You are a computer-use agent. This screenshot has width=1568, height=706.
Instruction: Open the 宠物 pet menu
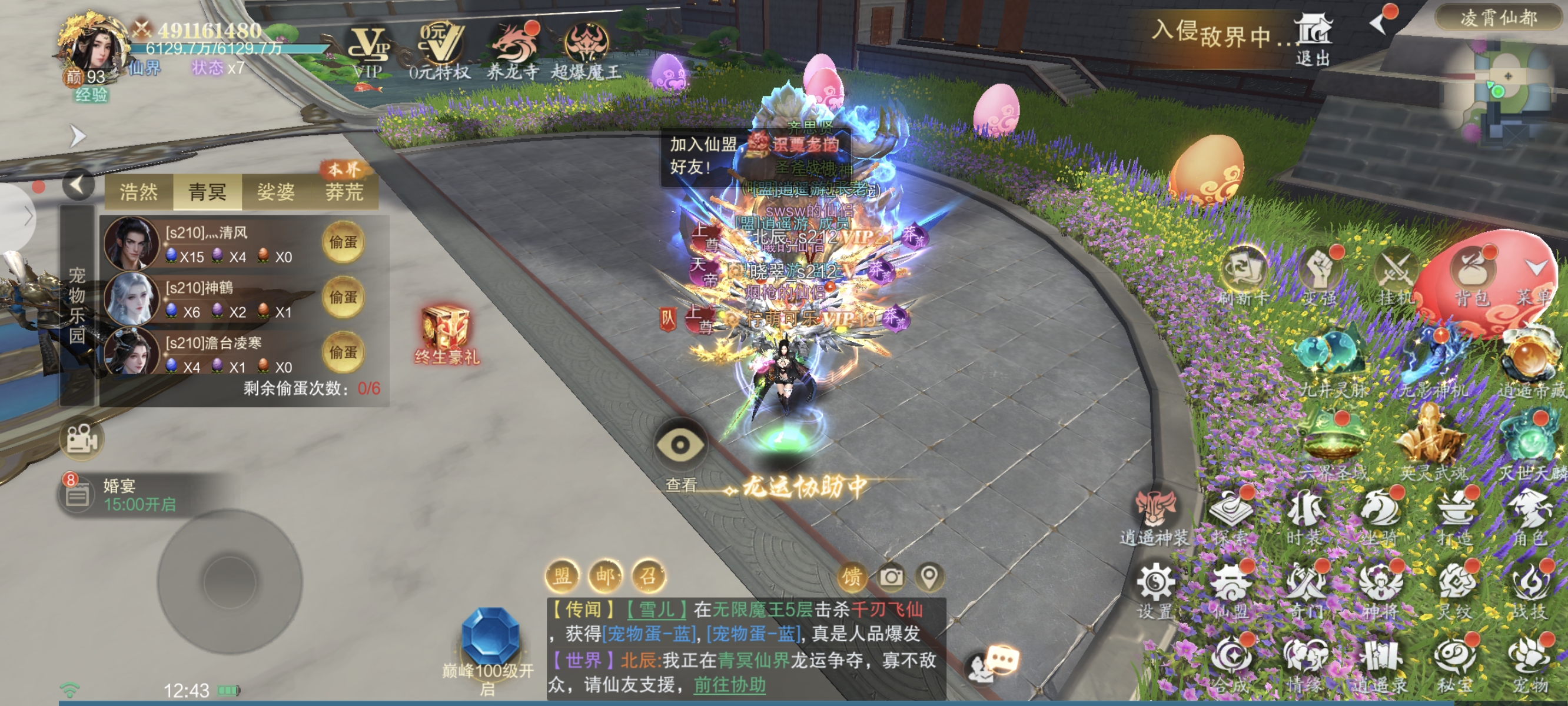coord(1530,664)
